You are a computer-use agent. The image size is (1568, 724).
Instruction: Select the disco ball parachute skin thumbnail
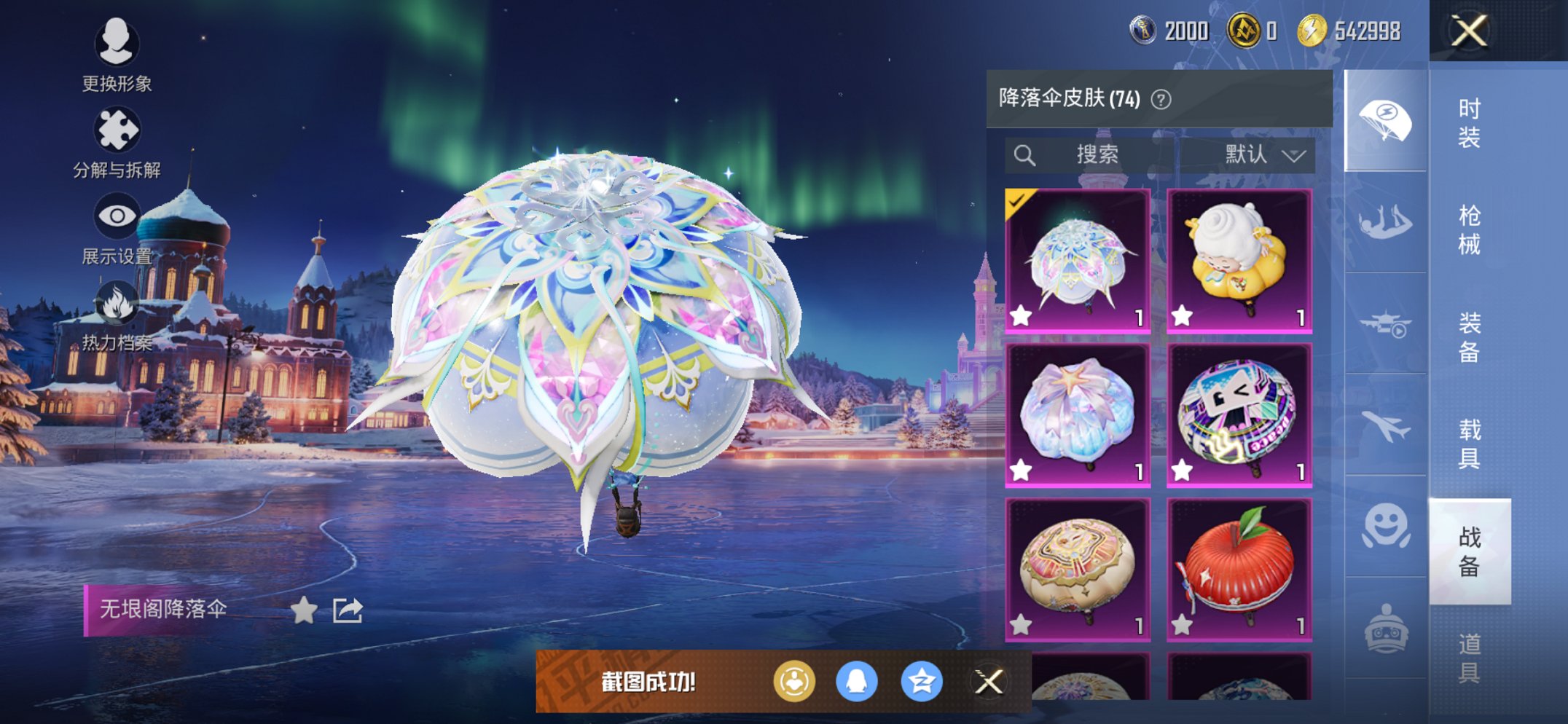(1239, 412)
